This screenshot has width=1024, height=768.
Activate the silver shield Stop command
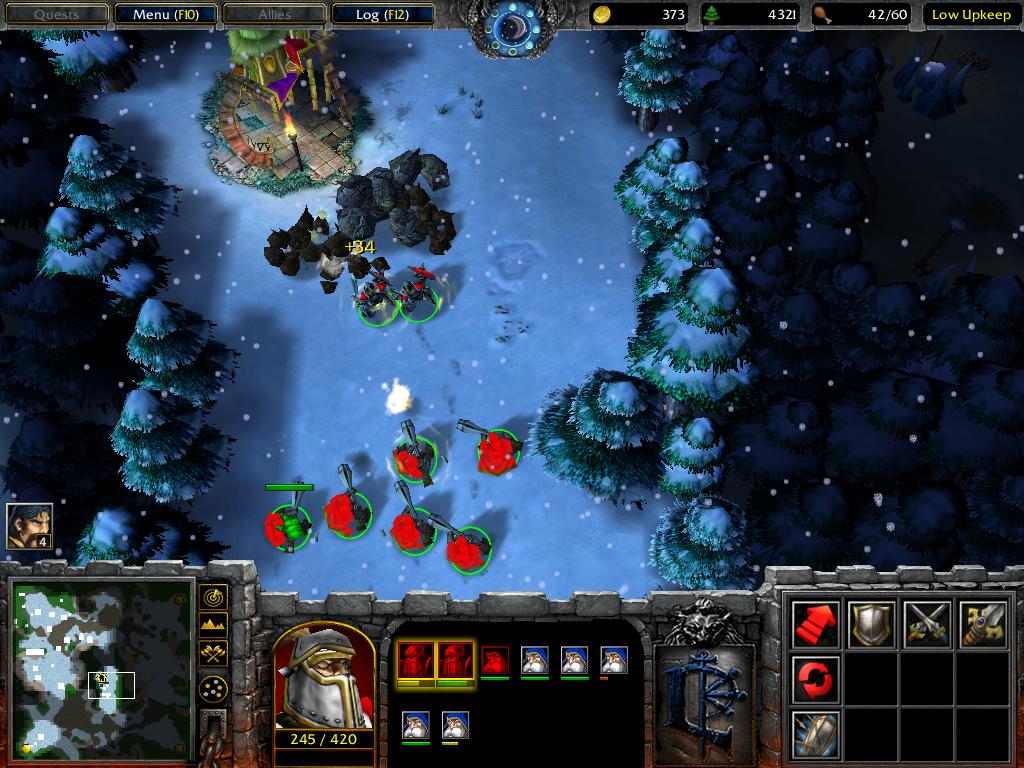pos(870,624)
